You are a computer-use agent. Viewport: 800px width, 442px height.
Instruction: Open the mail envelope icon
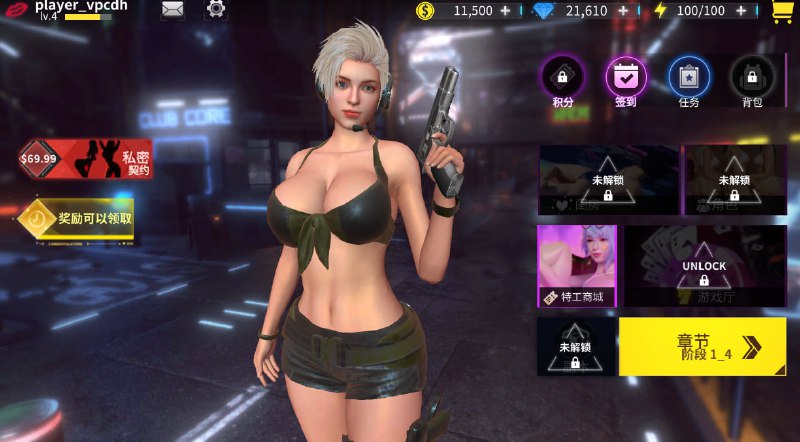pyautogui.click(x=173, y=11)
